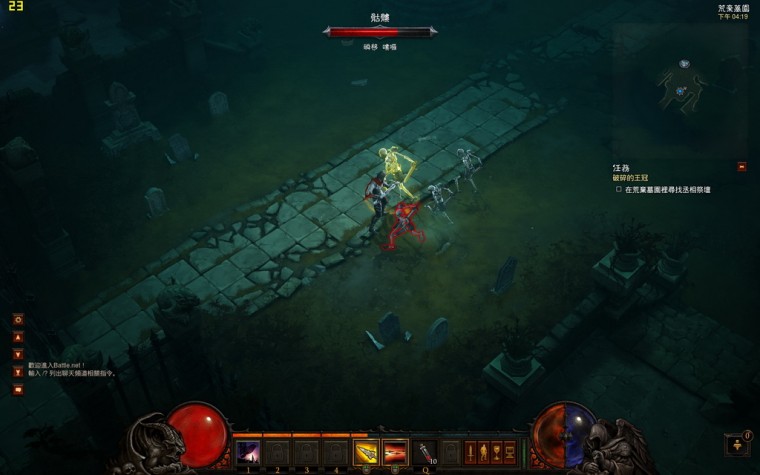Collapse the quest tracker with the red minus button
The width and height of the screenshot is (760, 475).
742,167
